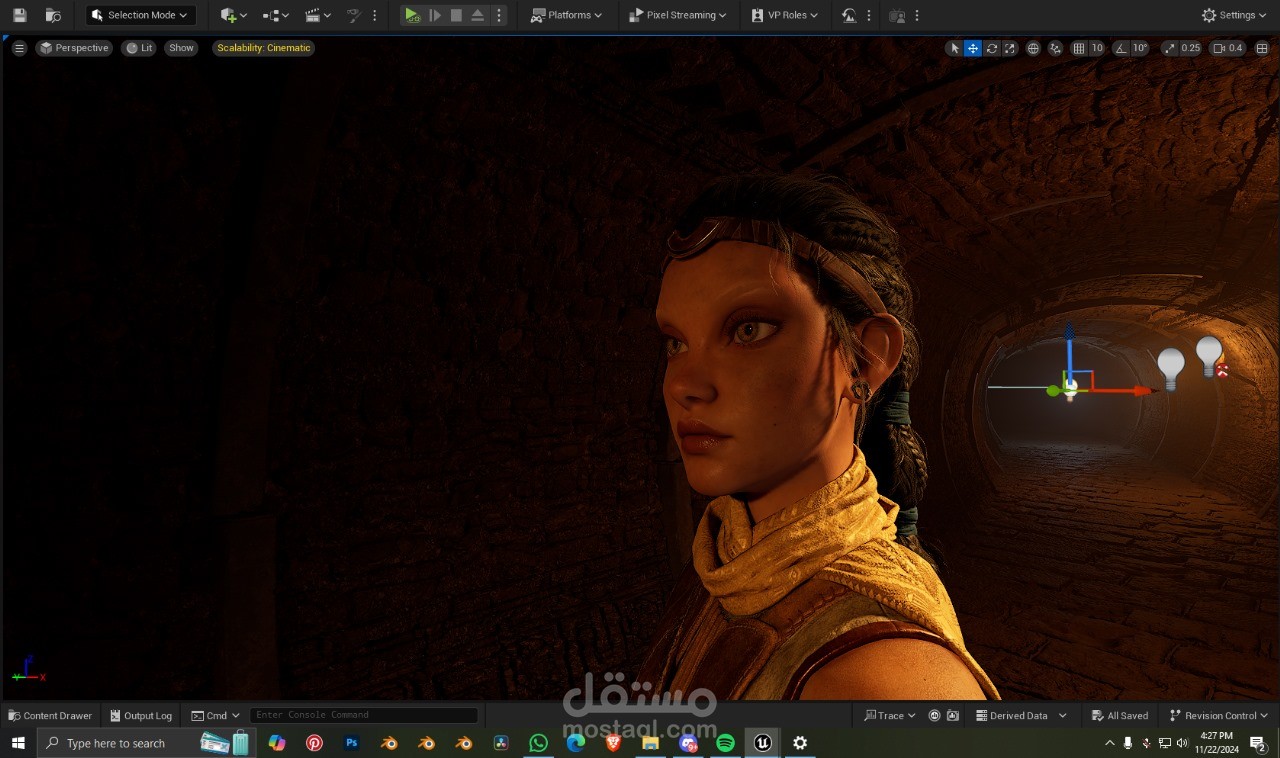Open the viewport Show flags menu
The height and width of the screenshot is (758, 1280).
pyautogui.click(x=181, y=48)
